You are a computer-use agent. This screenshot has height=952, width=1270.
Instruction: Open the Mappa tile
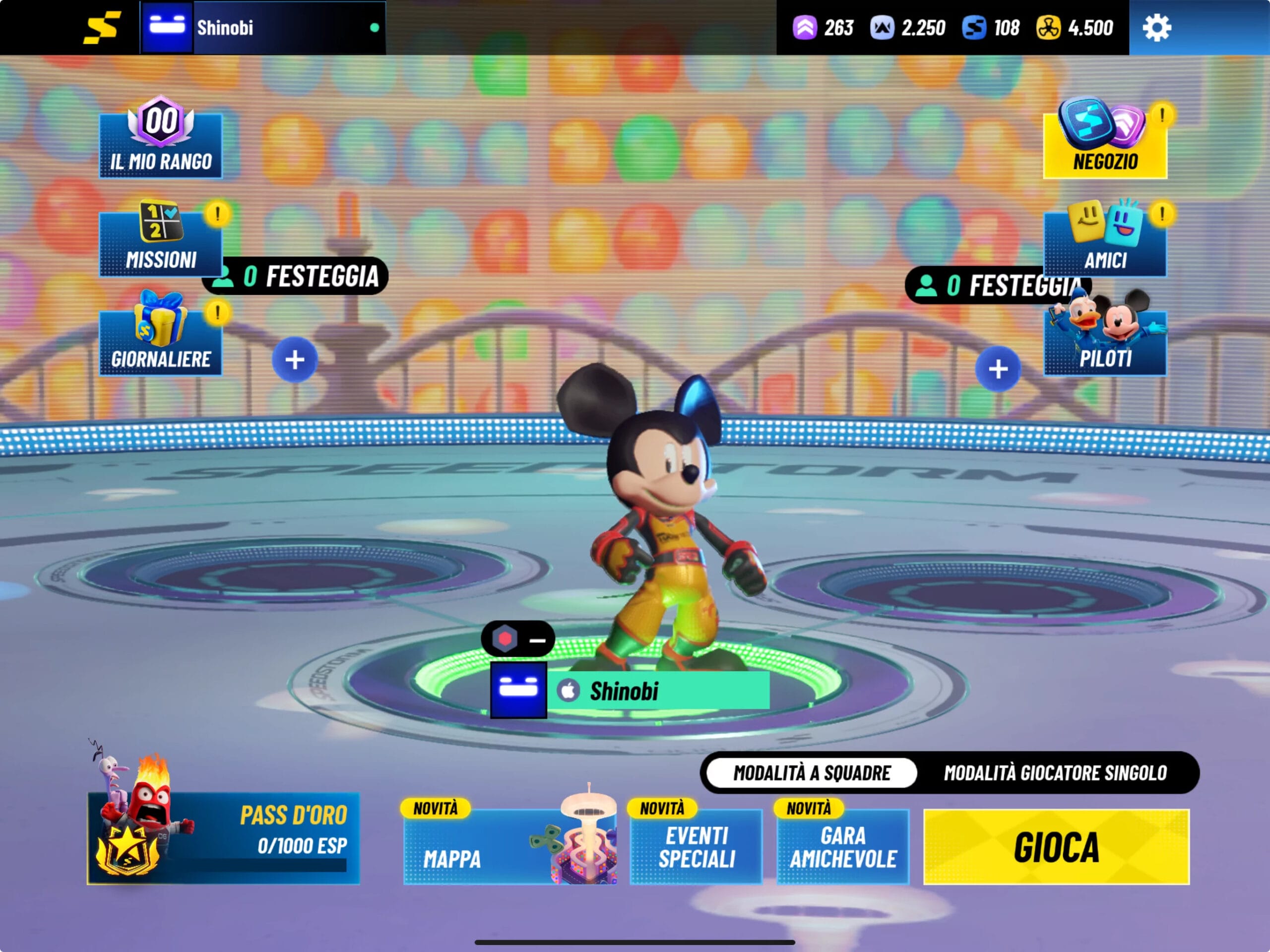510,846
